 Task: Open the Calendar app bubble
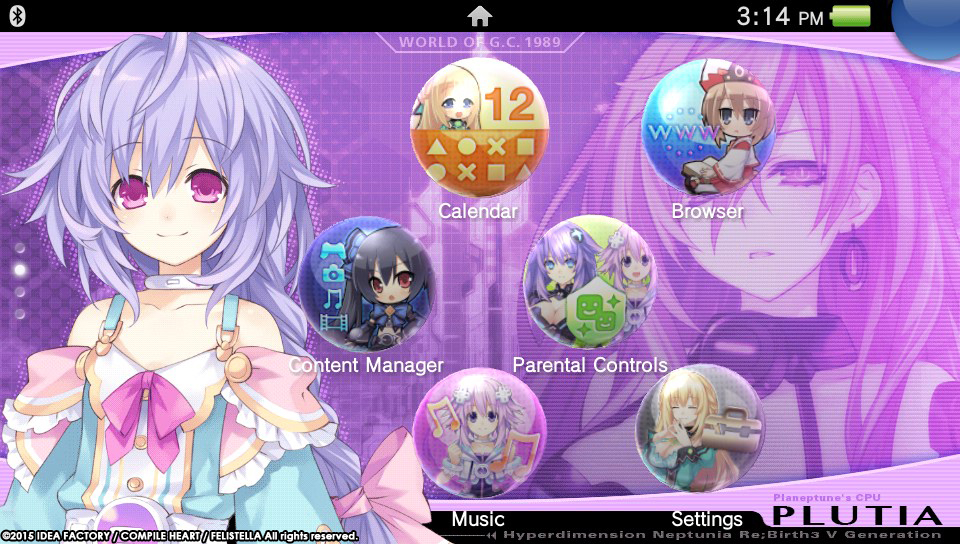coord(479,128)
